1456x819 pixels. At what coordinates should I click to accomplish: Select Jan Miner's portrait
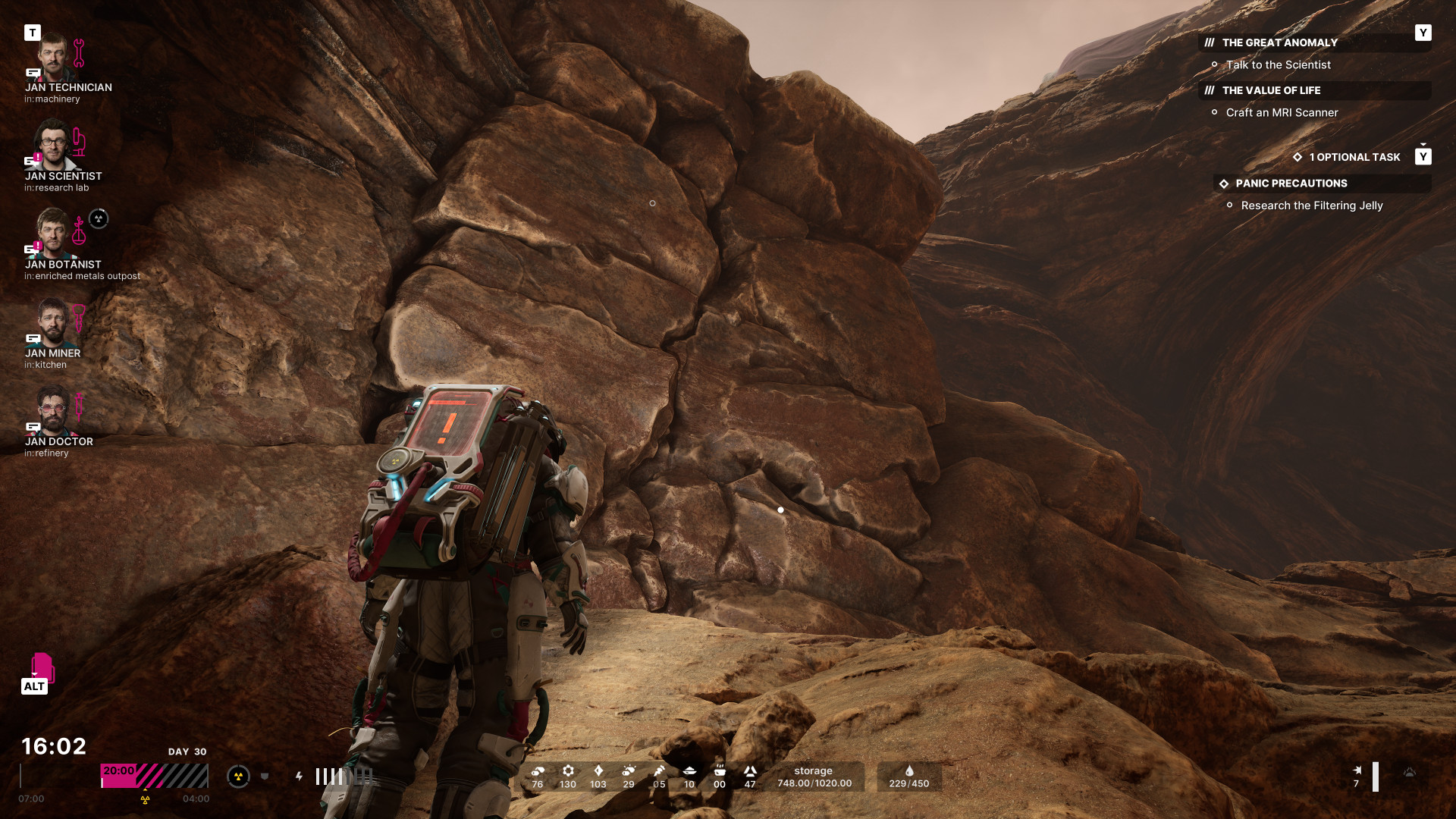point(52,322)
